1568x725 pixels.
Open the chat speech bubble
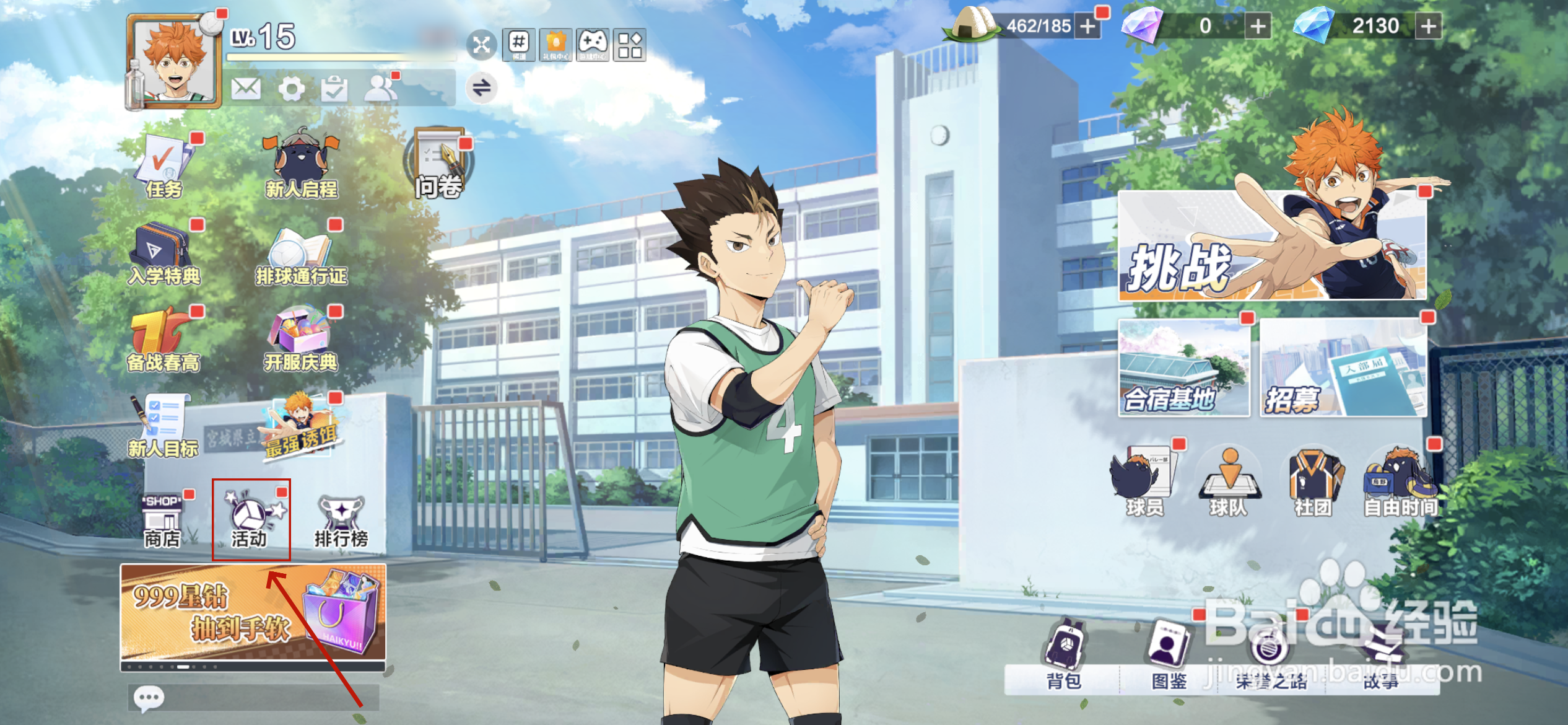pos(149,699)
